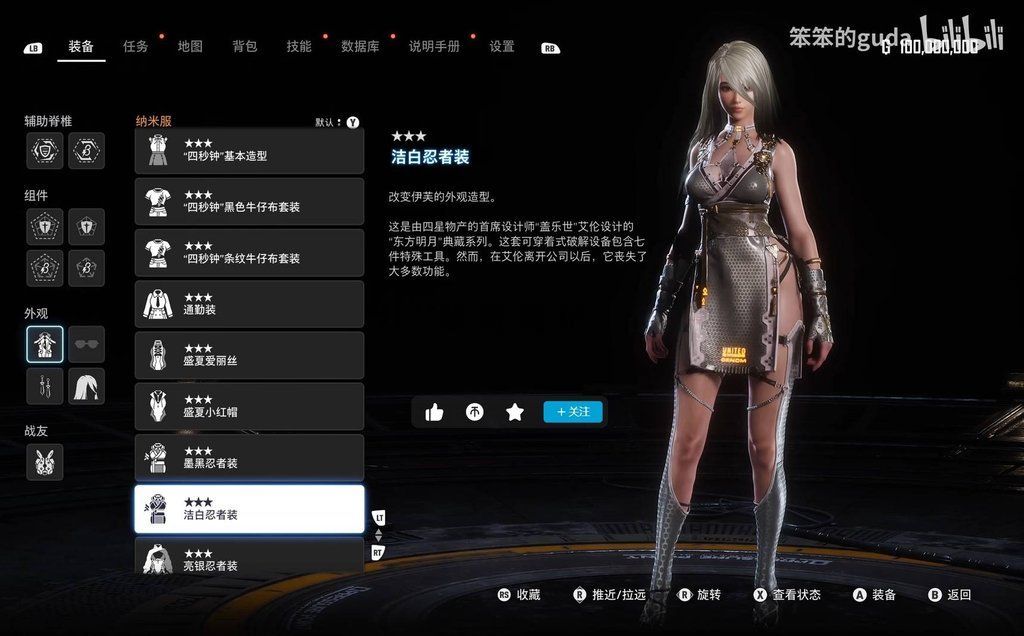
Task: Choose the 盛夏爱丽丝 outfit
Action: click(x=249, y=355)
